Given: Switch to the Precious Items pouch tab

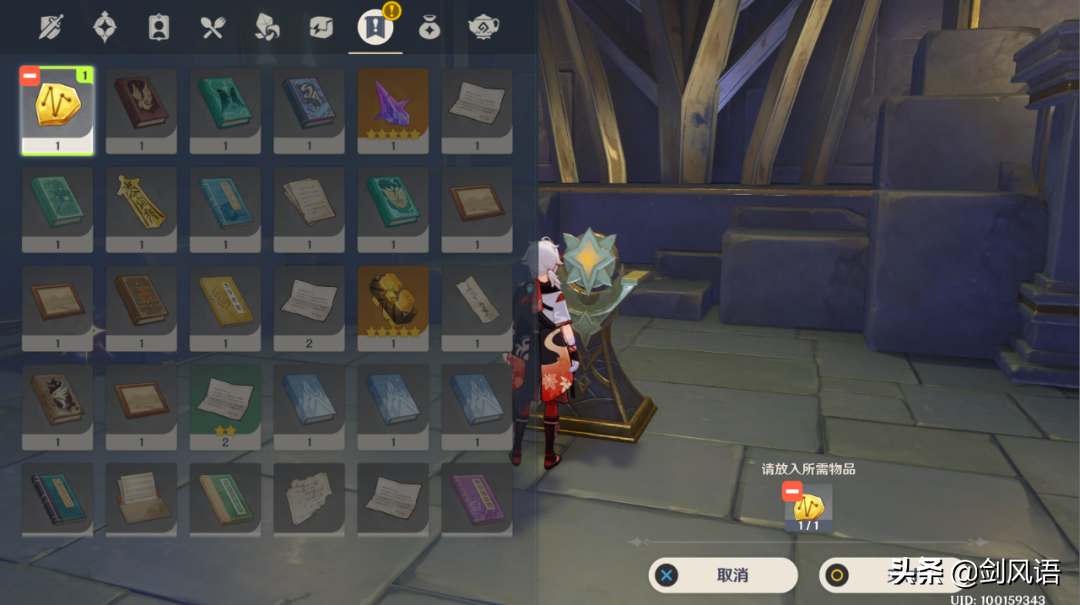Looking at the screenshot, I should coord(429,27).
